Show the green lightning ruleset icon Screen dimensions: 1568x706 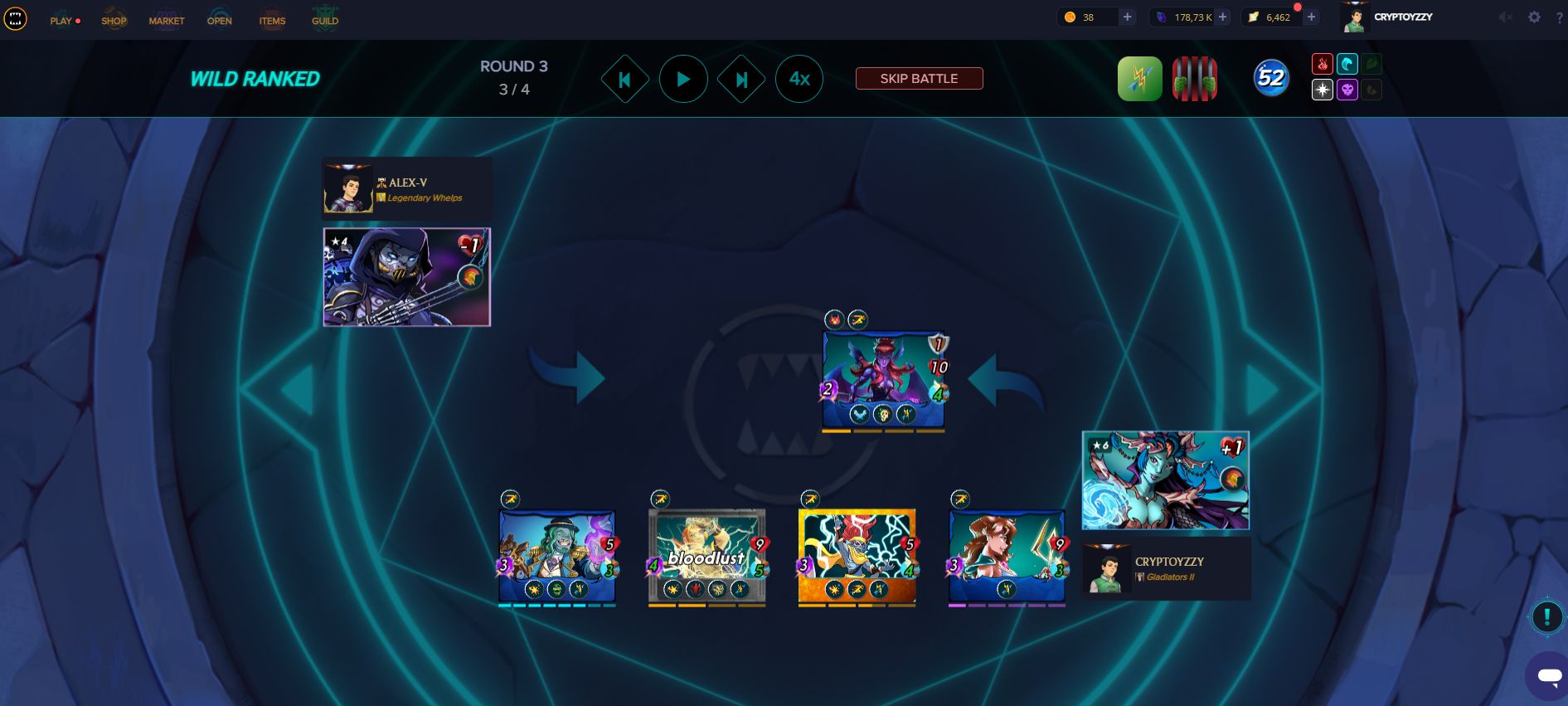click(1140, 79)
